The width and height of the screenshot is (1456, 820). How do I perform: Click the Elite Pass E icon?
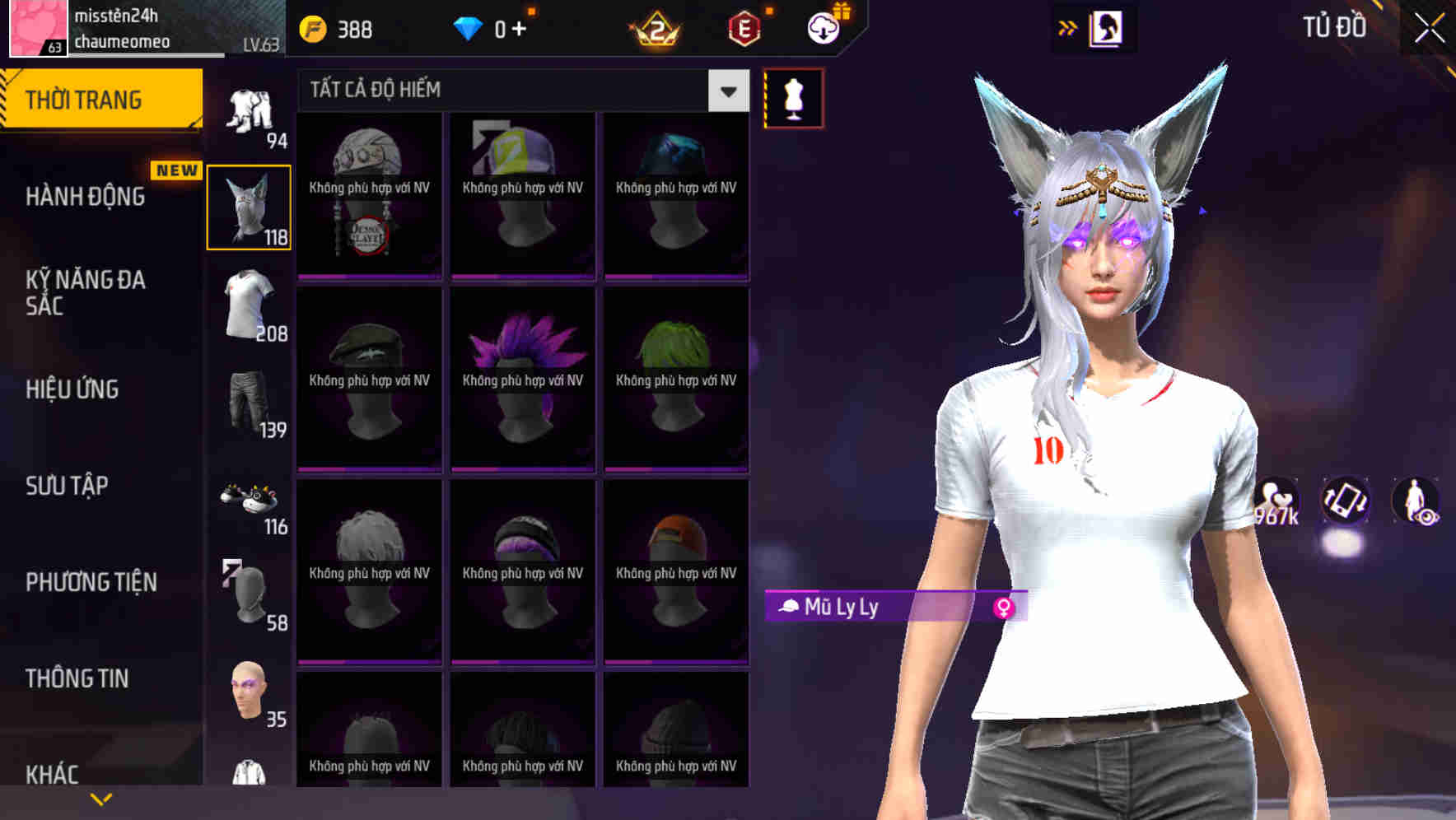[745, 28]
